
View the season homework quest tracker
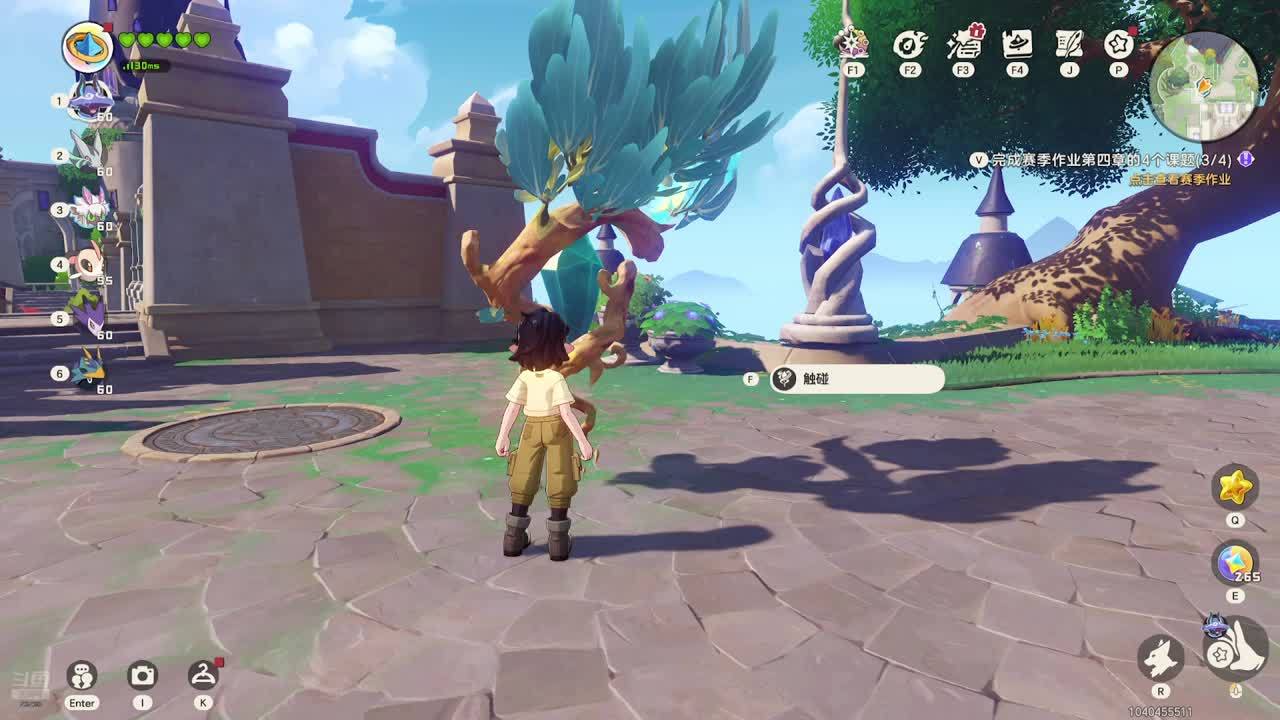pyautogui.click(x=1110, y=160)
